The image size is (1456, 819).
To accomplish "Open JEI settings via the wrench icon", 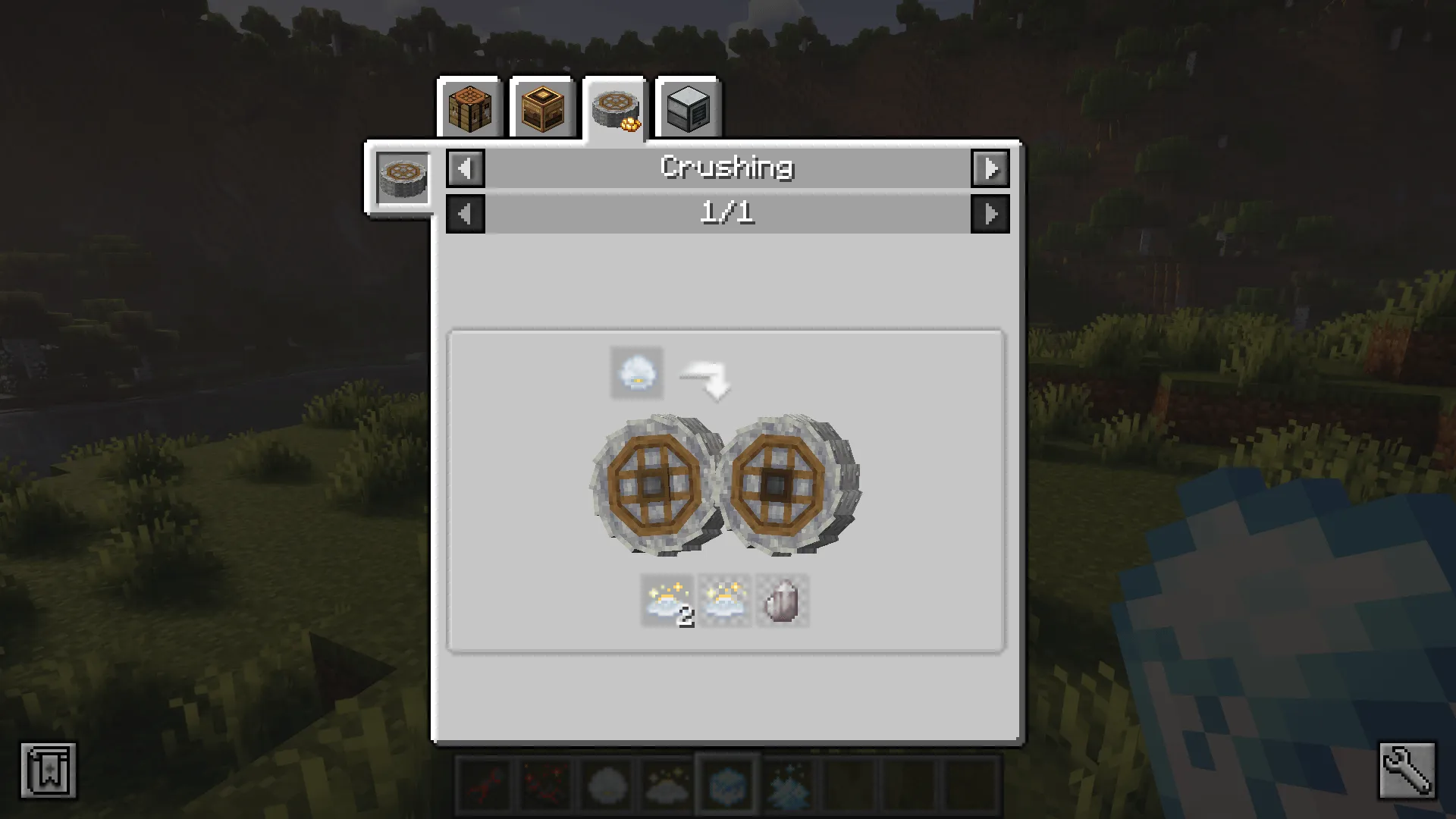I will click(x=1407, y=768).
